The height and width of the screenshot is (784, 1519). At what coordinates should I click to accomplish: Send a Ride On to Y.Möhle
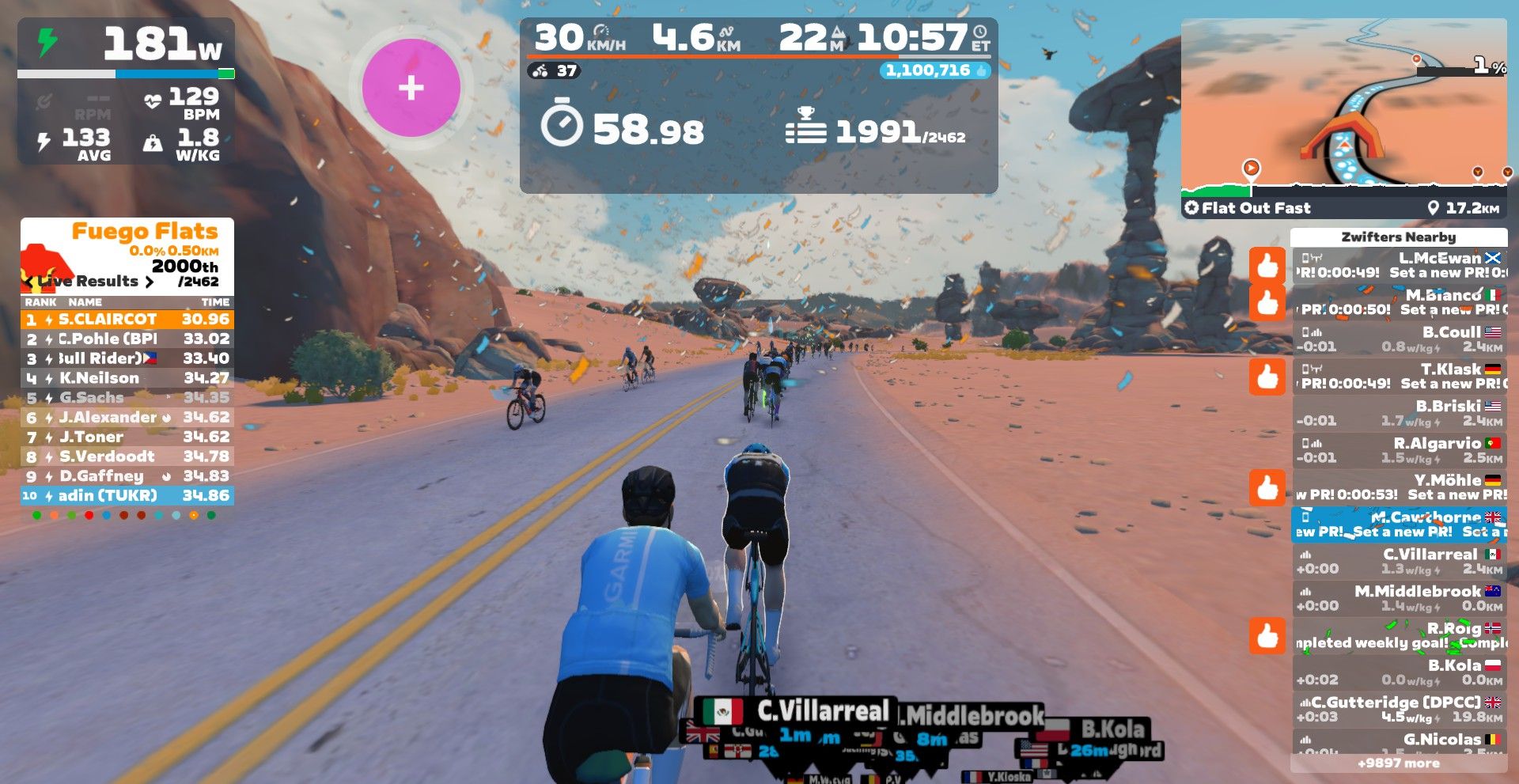(x=1267, y=487)
